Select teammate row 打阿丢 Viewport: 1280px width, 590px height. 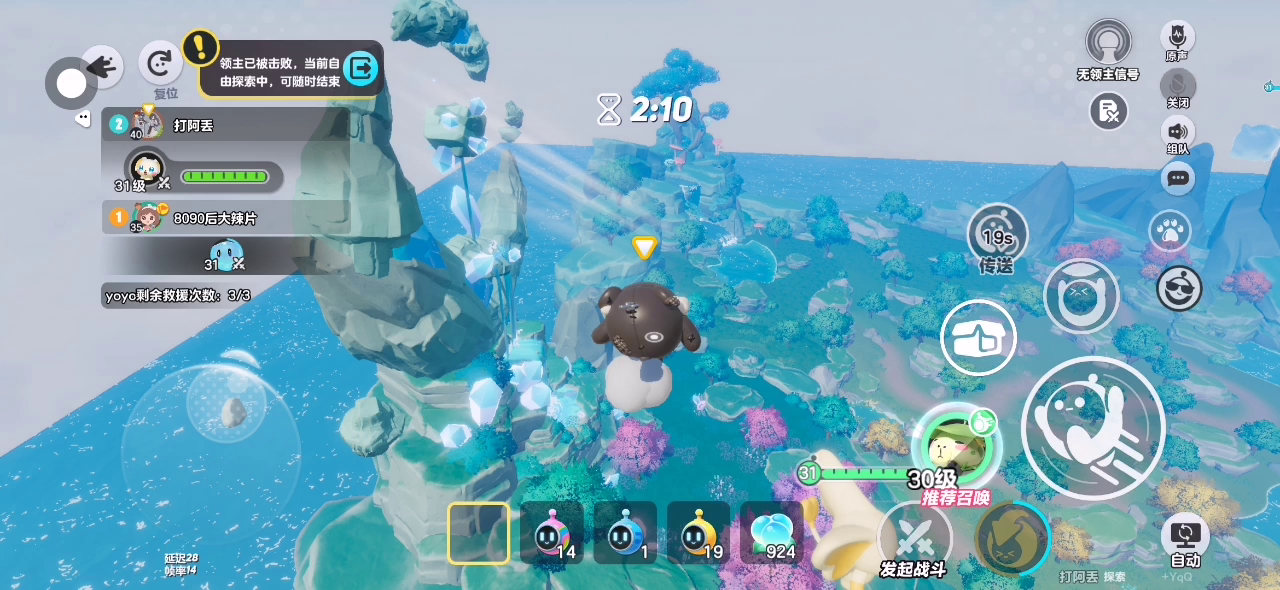[x=225, y=125]
